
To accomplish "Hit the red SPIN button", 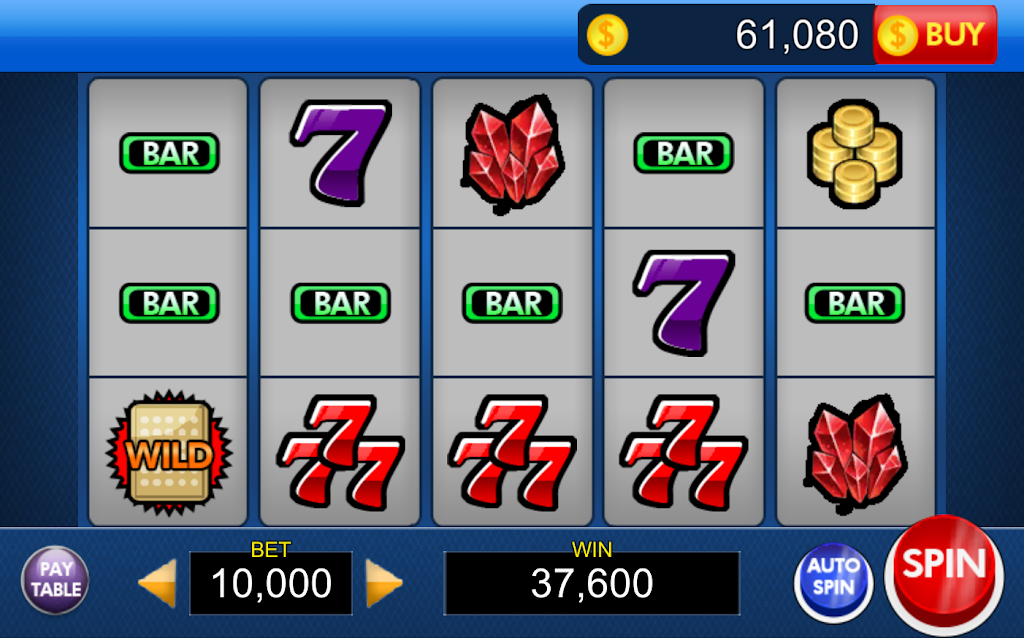I will click(x=944, y=568).
